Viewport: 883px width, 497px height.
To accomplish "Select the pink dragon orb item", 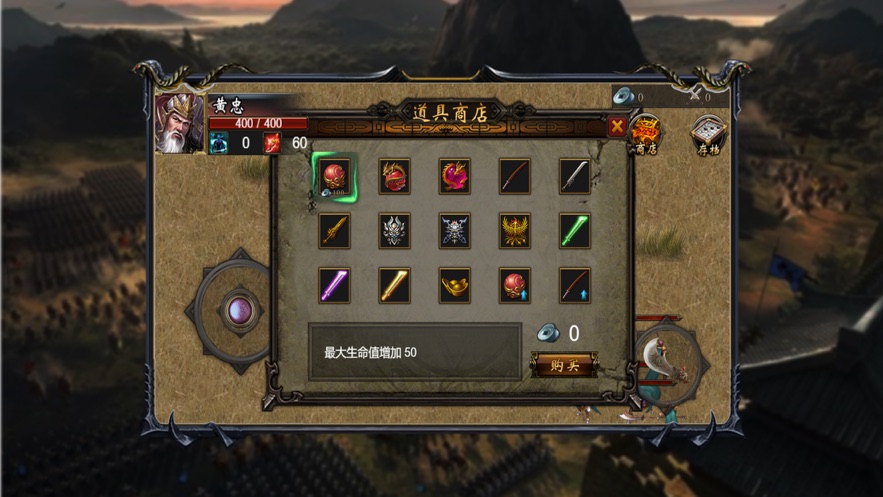I will [x=455, y=176].
